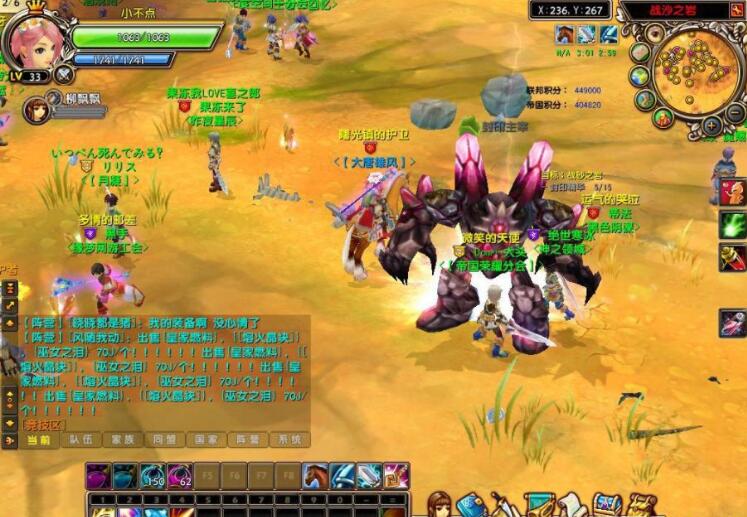Select the 同盟 chat tab
The width and height of the screenshot is (747, 517).
point(162,440)
